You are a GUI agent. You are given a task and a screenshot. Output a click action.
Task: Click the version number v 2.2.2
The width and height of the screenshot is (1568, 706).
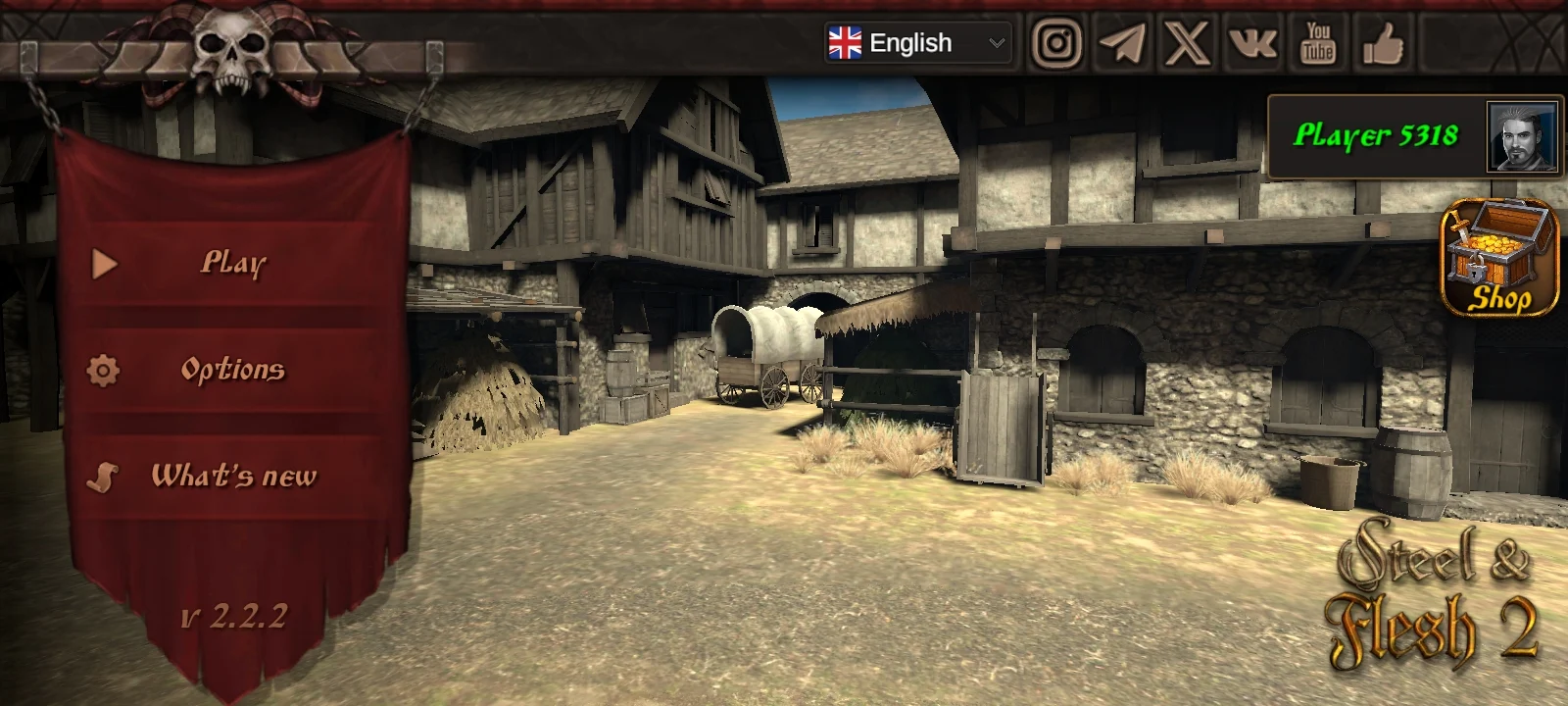click(x=235, y=616)
